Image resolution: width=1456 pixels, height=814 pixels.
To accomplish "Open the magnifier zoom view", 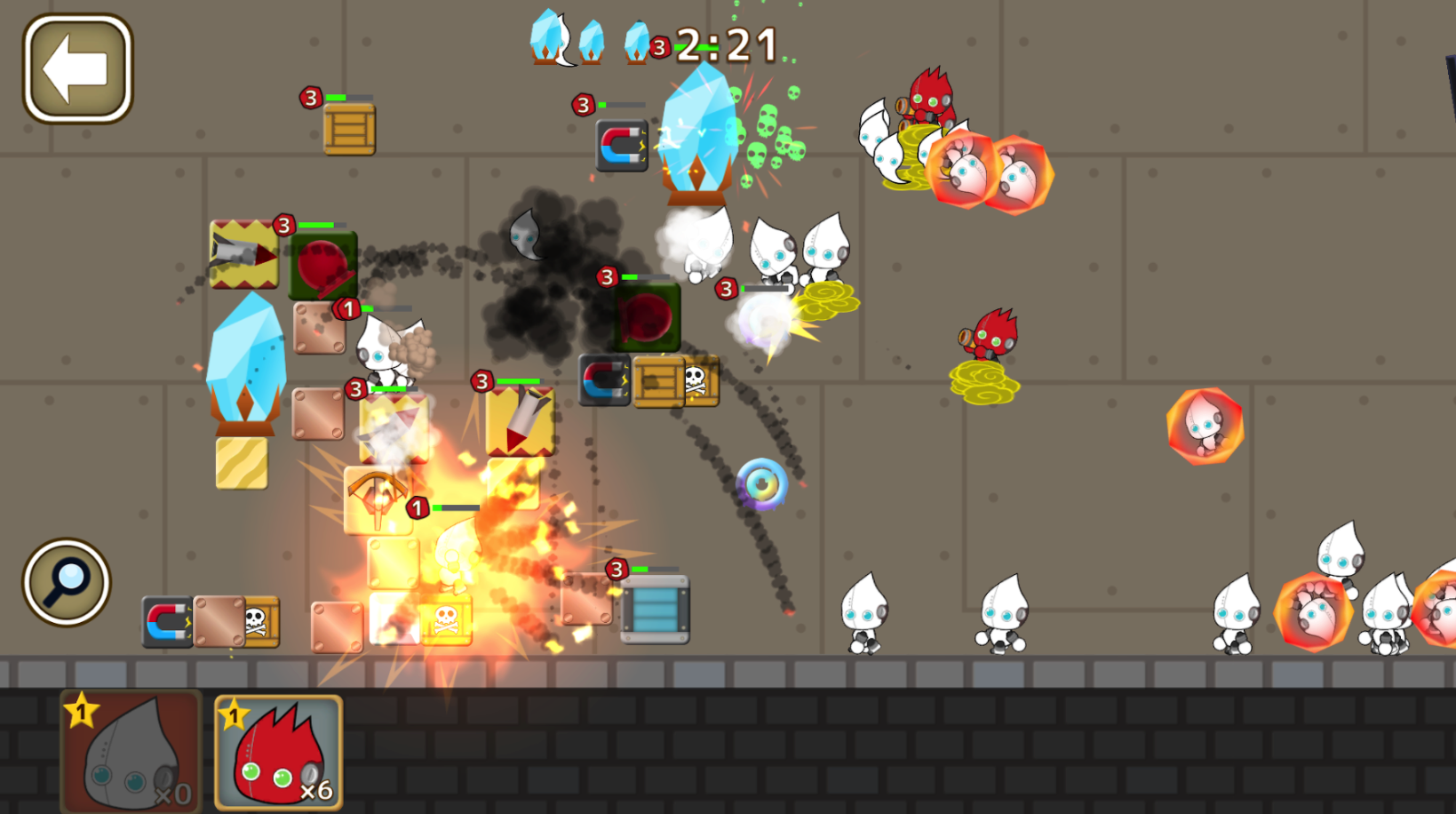I will tap(66, 582).
